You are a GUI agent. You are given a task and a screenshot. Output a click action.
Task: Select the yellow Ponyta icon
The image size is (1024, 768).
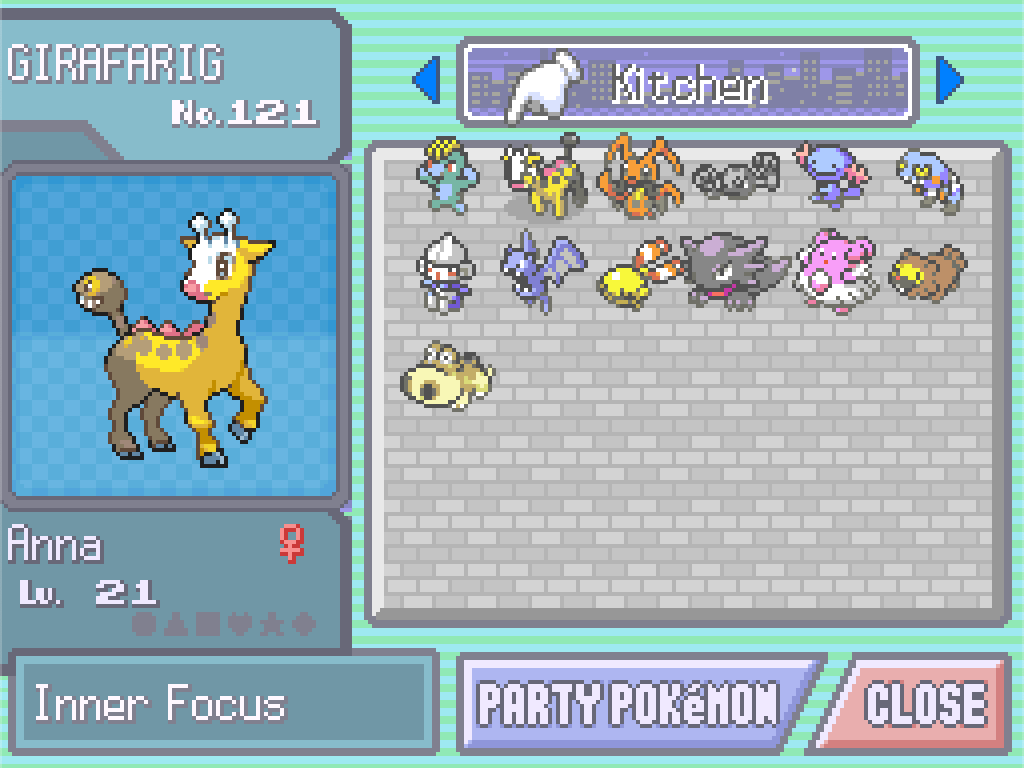[638, 272]
